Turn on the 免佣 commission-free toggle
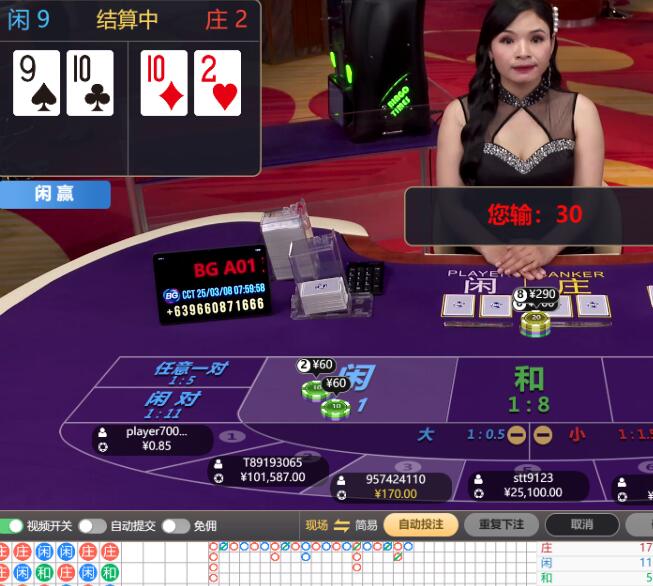Viewport: 653px width, 586px height. click(x=175, y=526)
